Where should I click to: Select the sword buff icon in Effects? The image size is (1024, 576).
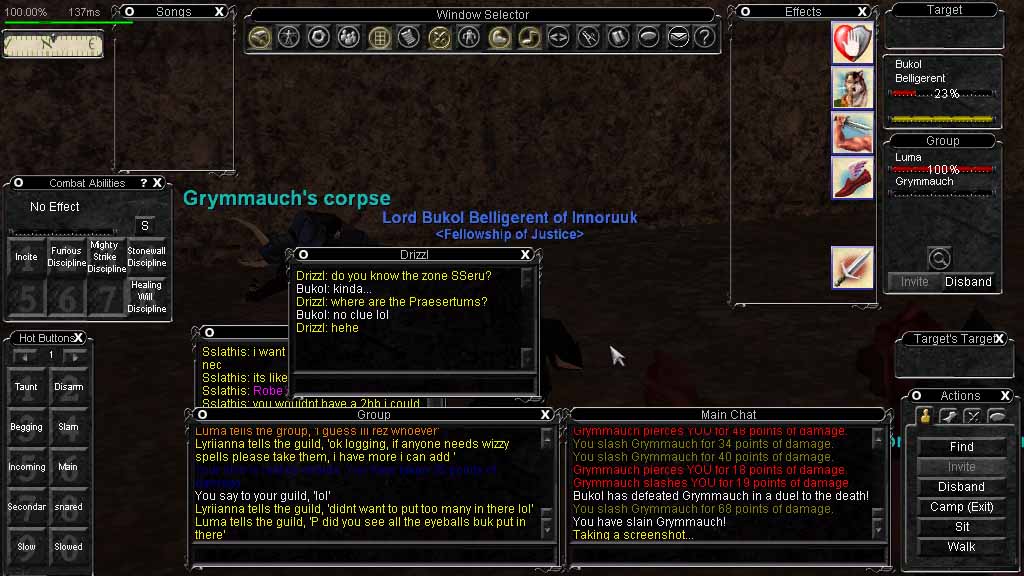point(853,268)
